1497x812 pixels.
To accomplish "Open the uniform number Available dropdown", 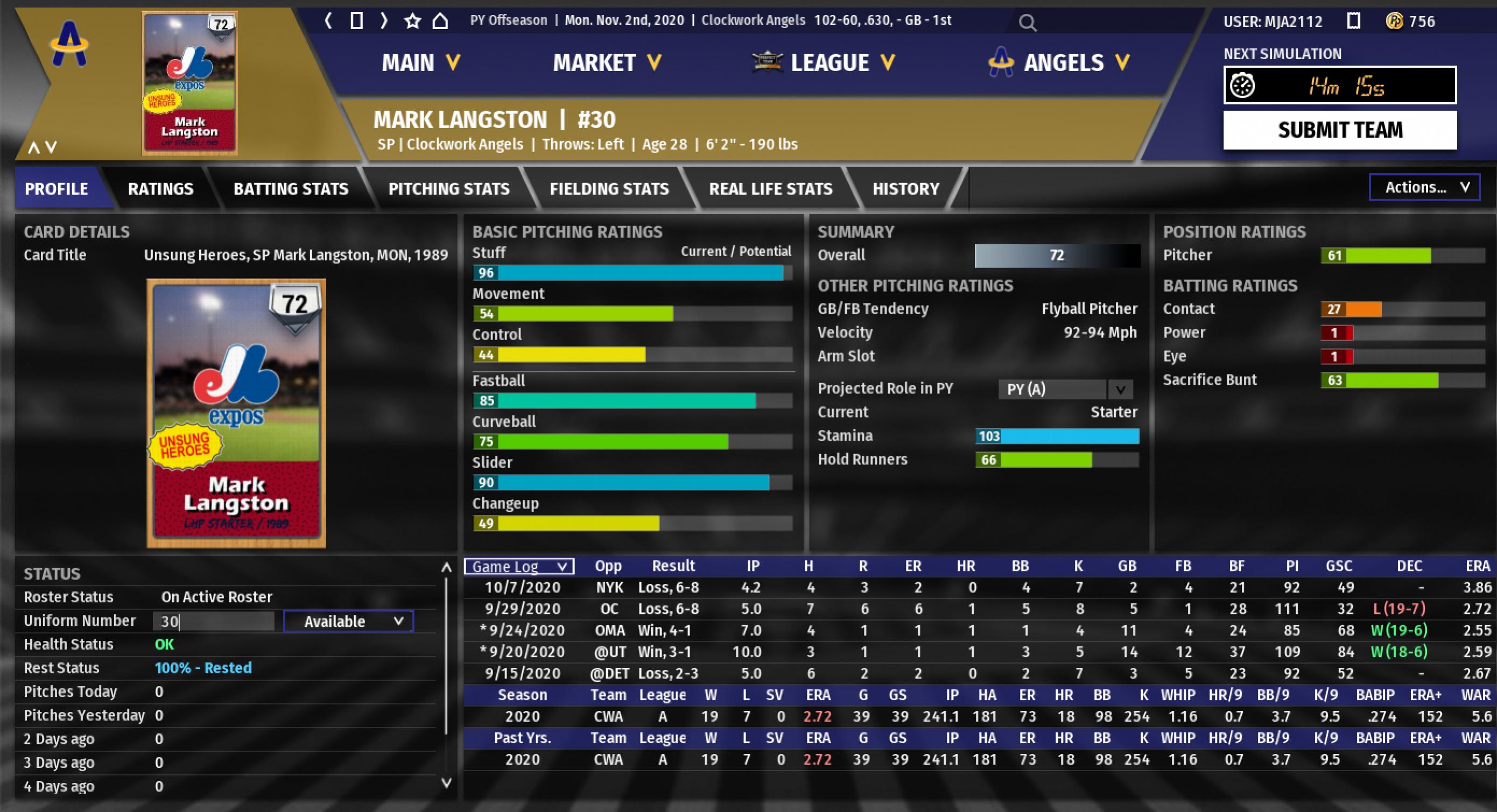I will point(348,622).
